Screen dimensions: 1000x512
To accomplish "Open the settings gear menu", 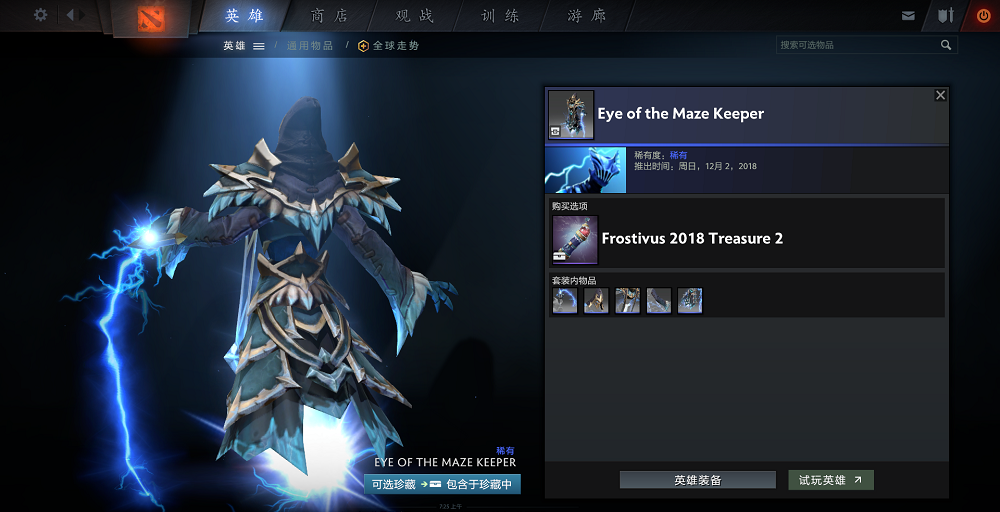I will tap(41, 15).
